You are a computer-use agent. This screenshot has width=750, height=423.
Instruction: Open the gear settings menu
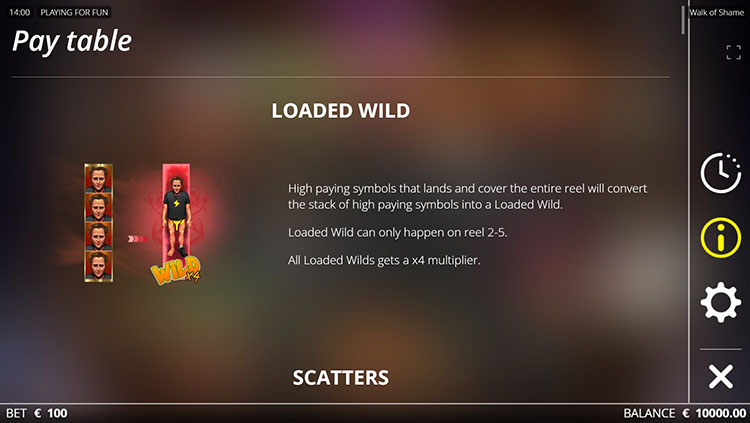coord(720,302)
